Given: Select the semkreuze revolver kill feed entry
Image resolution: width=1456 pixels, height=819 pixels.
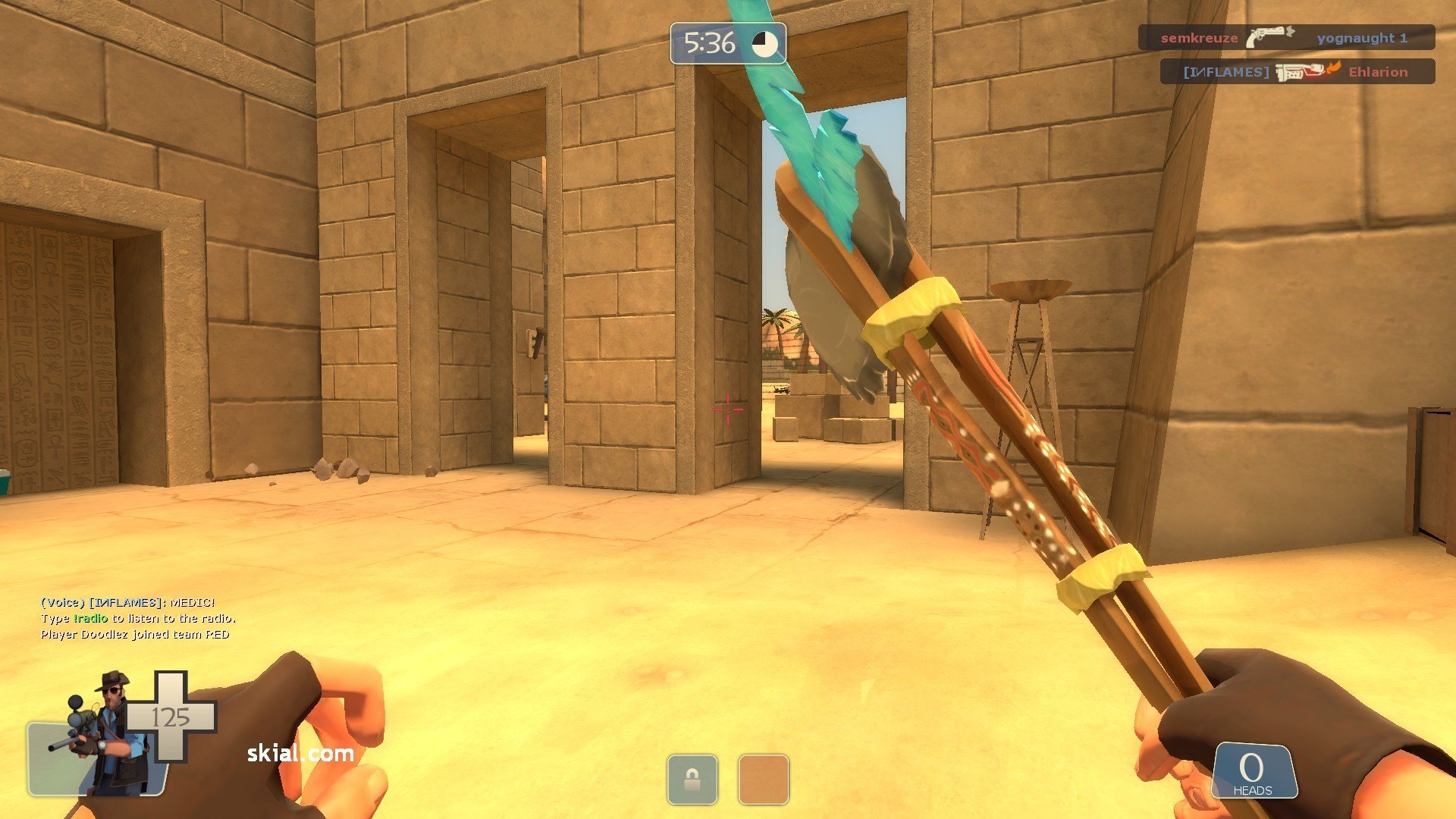Looking at the screenshot, I should coord(1286,37).
